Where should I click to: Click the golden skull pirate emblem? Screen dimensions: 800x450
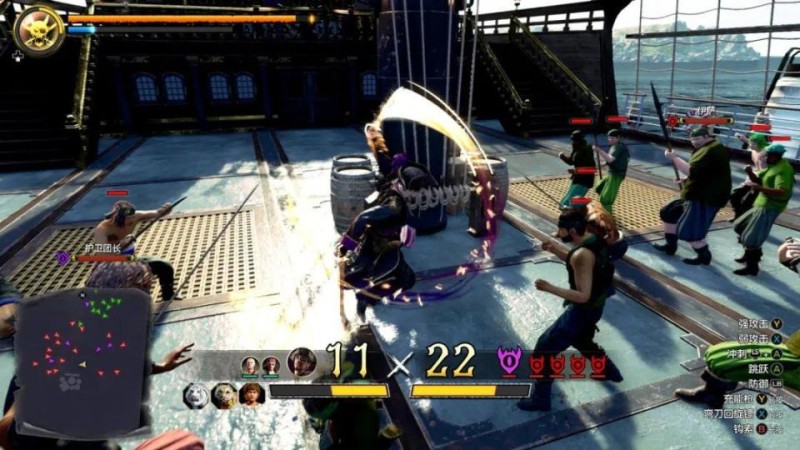(x=40, y=28)
